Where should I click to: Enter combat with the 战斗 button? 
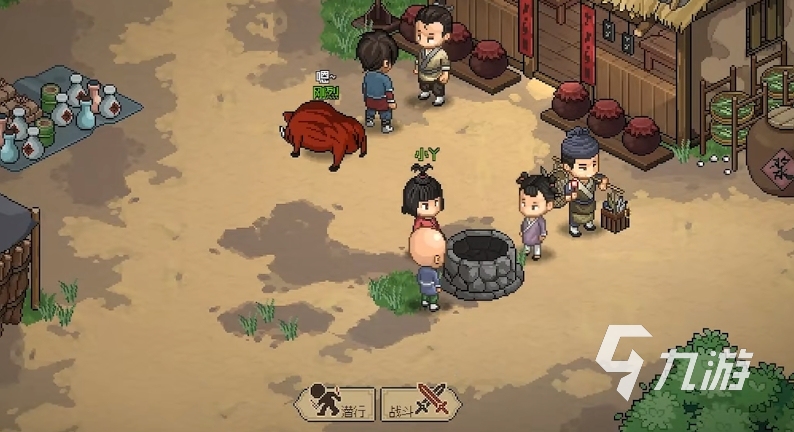419,402
